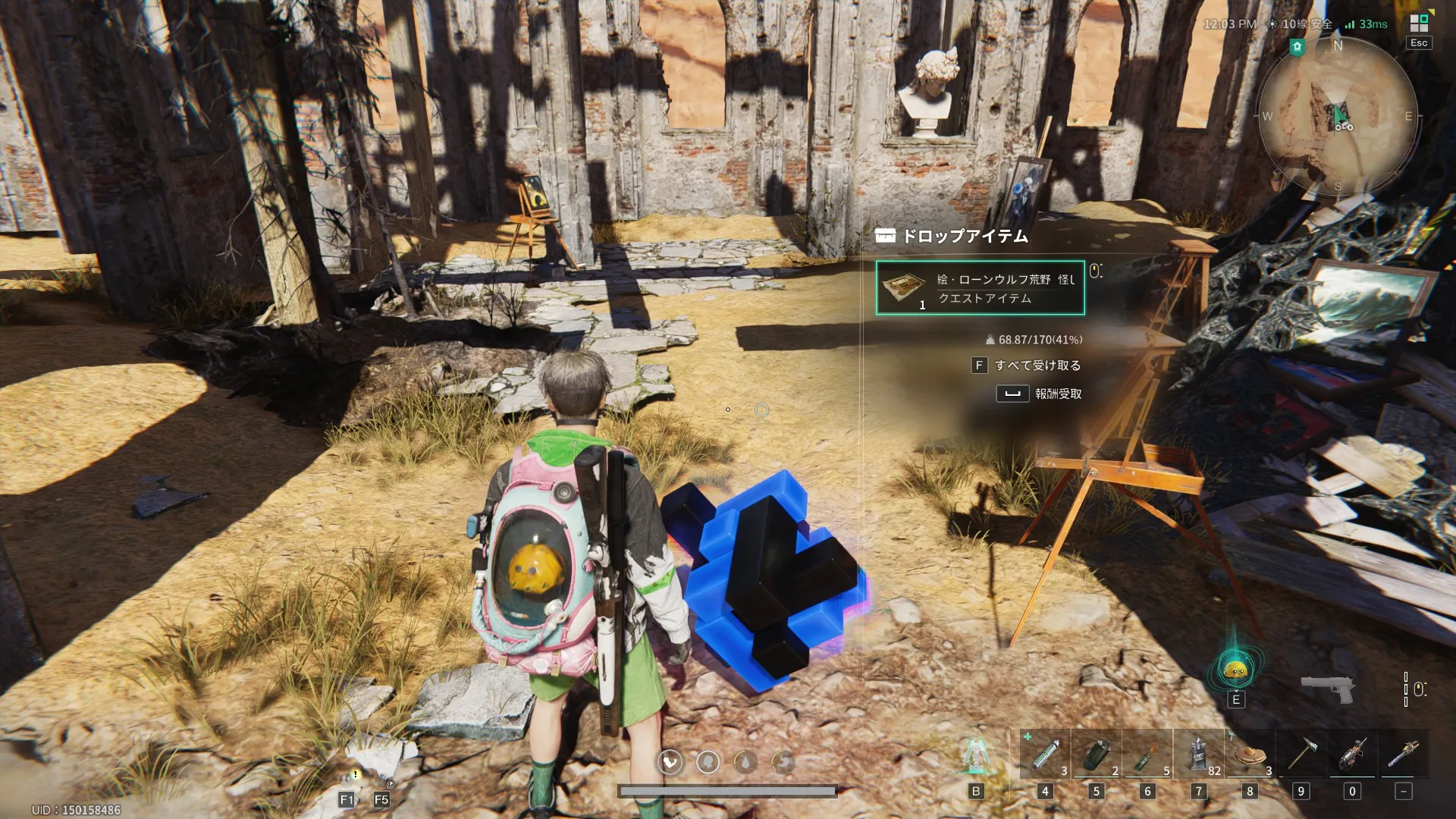Select the pancake food hotbar slot
This screenshot has height=819, width=1456.
coord(1250,755)
